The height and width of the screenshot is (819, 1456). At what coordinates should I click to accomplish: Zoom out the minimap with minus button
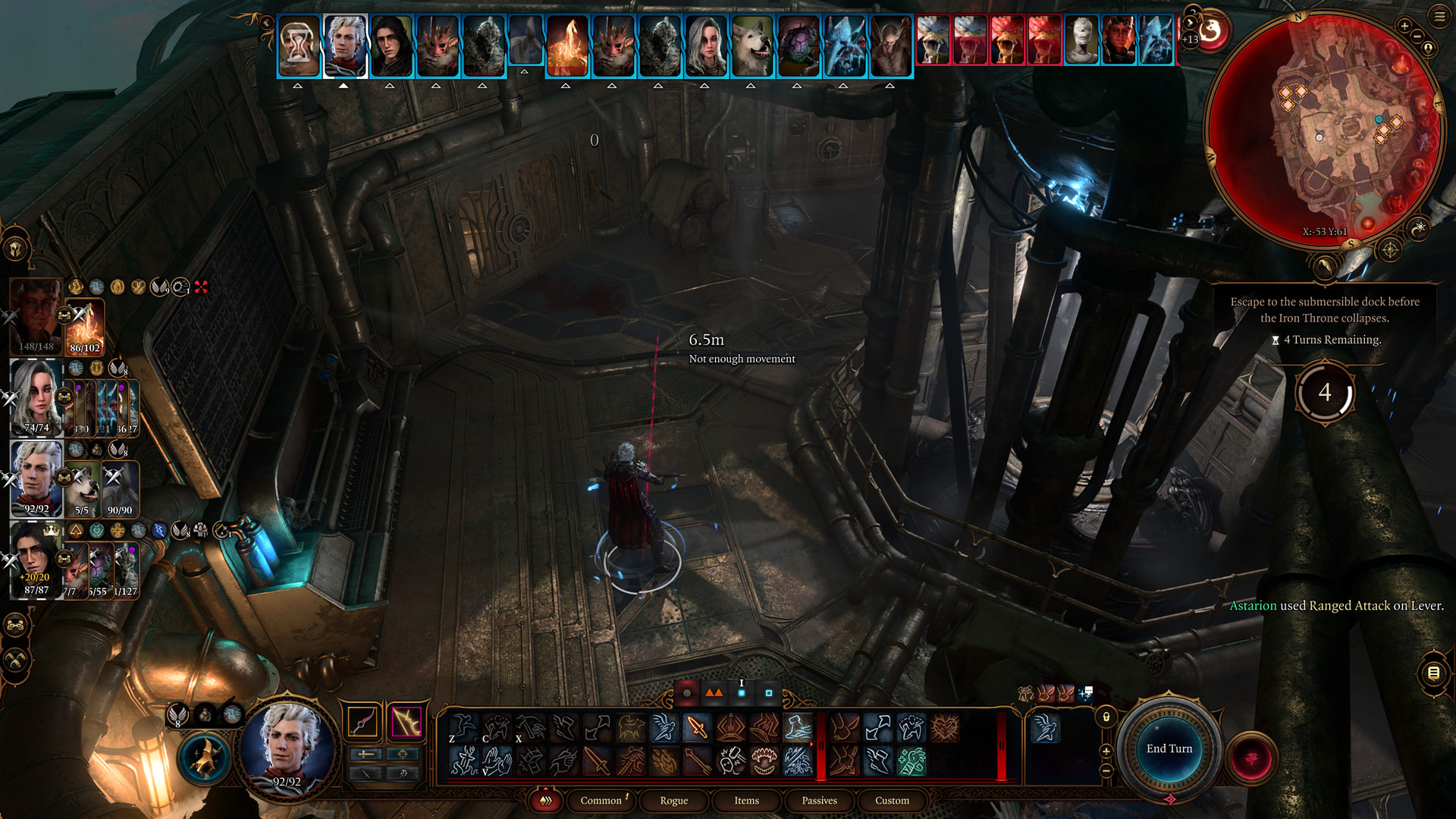(1417, 36)
